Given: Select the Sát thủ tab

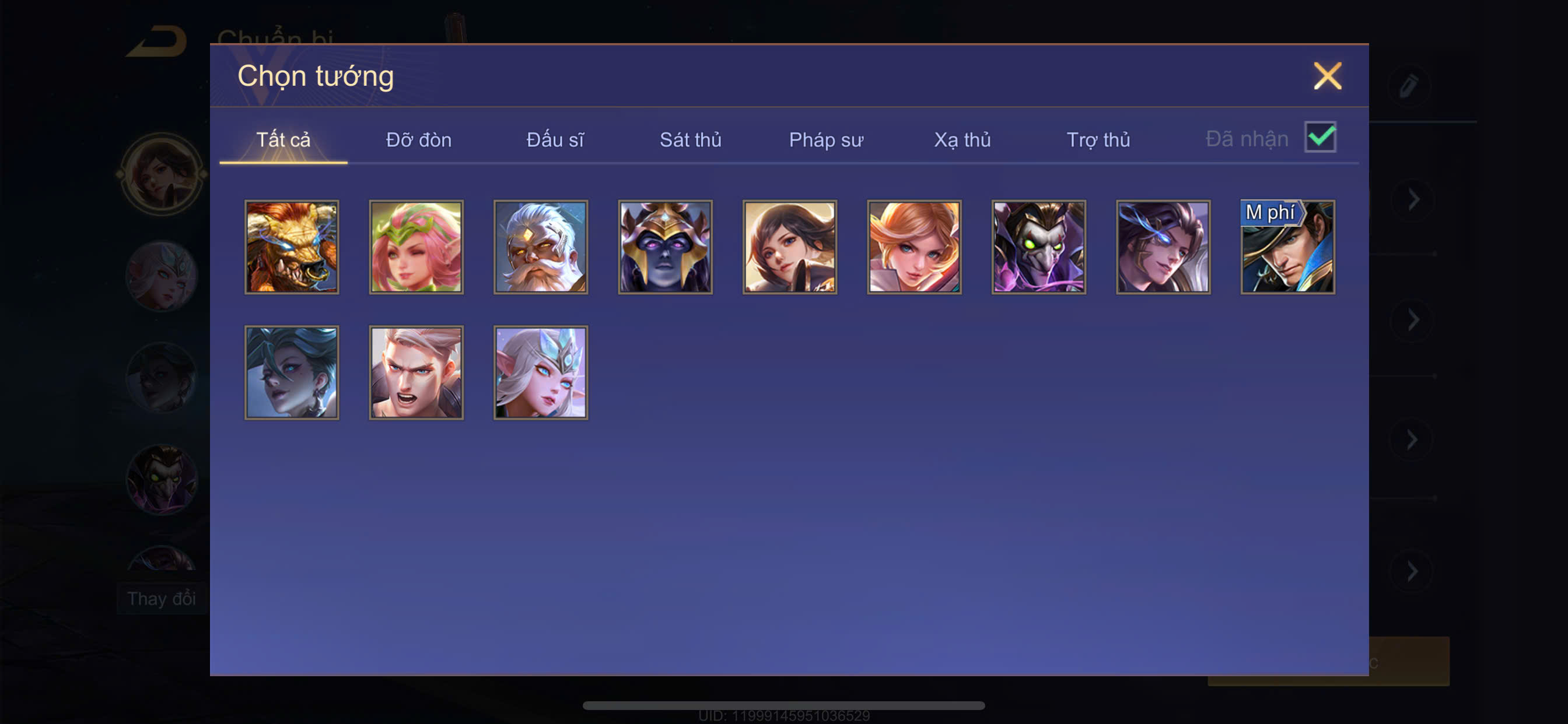Looking at the screenshot, I should pos(690,140).
